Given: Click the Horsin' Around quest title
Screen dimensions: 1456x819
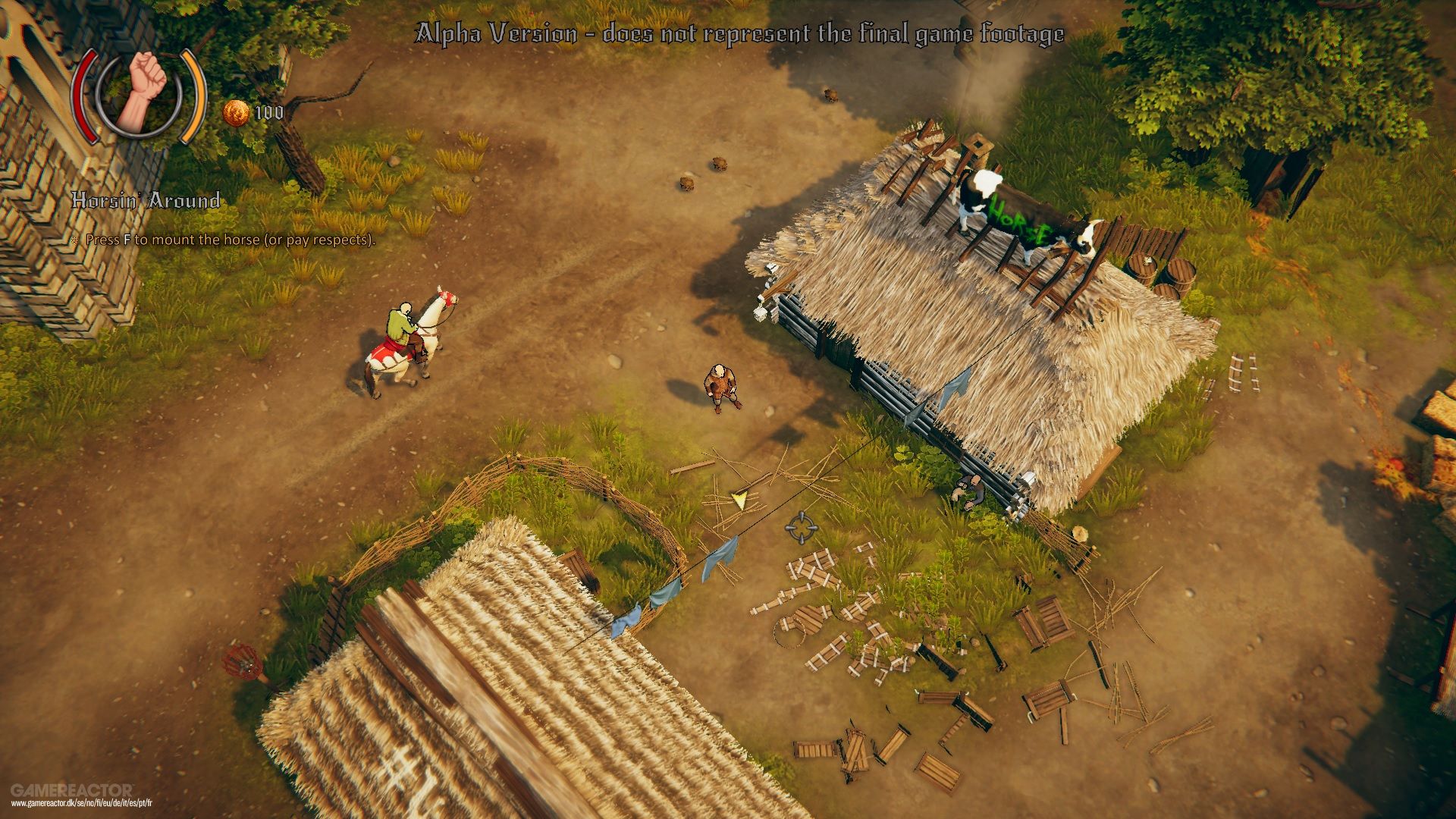Looking at the screenshot, I should [x=146, y=202].
